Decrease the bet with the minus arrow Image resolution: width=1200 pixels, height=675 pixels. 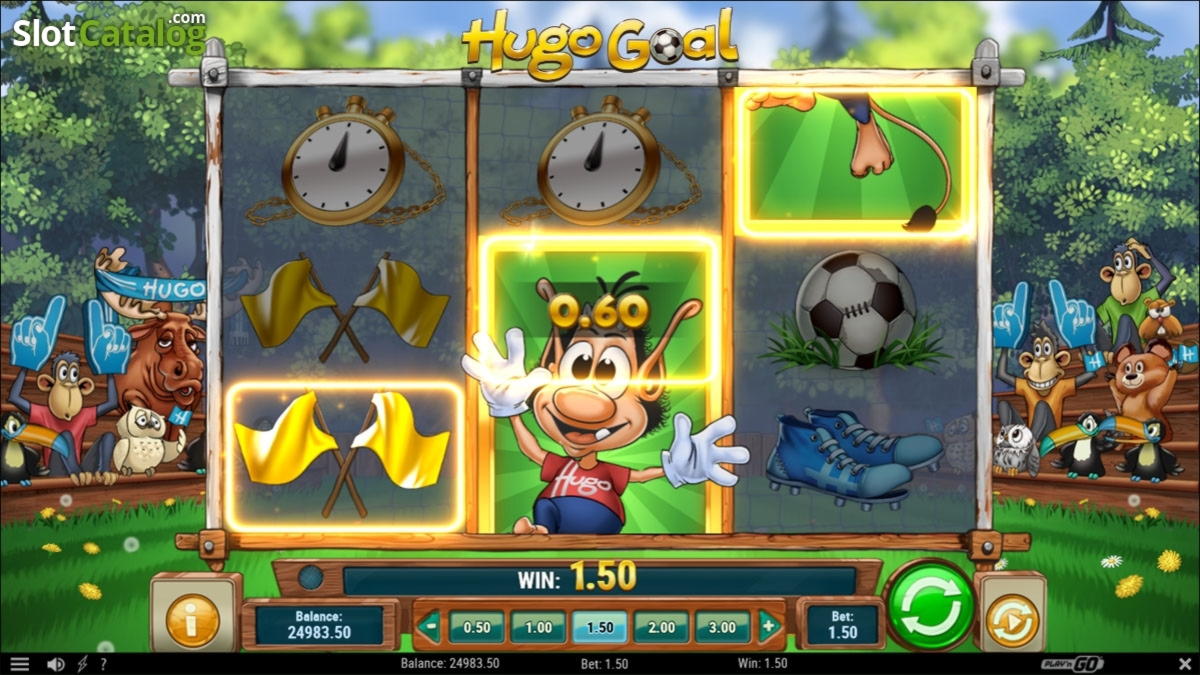(x=429, y=627)
